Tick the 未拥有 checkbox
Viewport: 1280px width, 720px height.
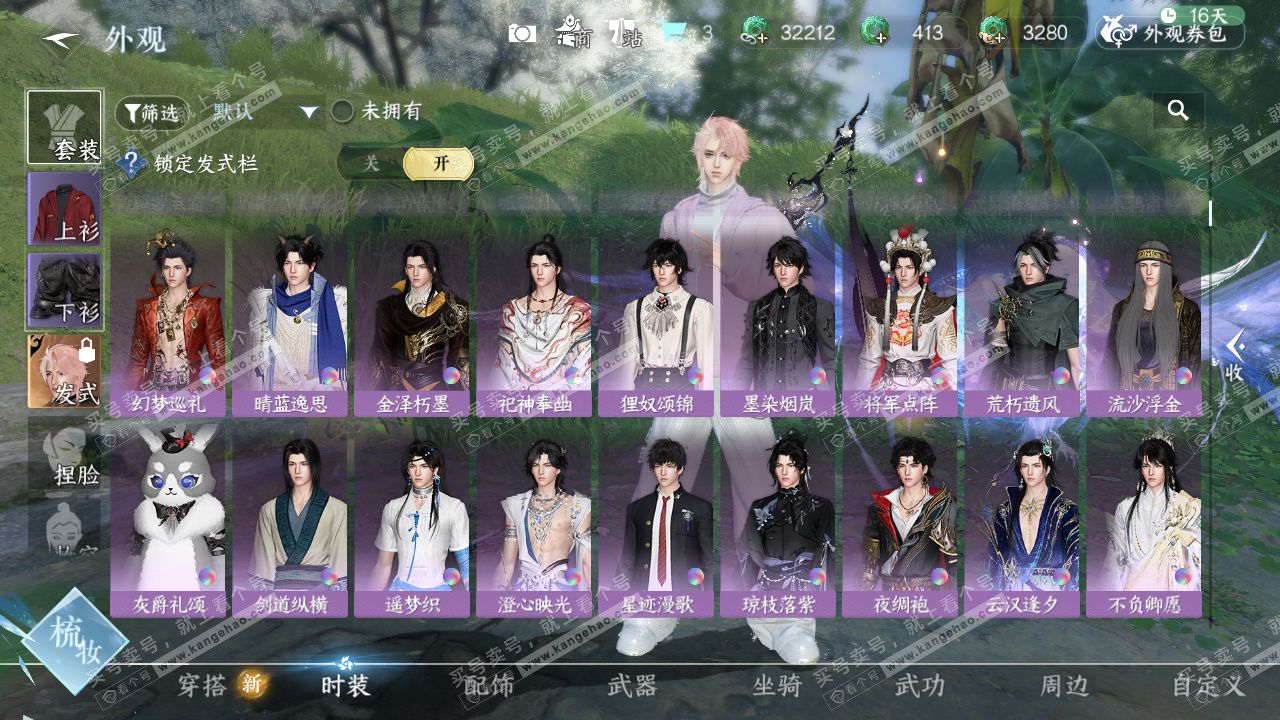point(342,112)
